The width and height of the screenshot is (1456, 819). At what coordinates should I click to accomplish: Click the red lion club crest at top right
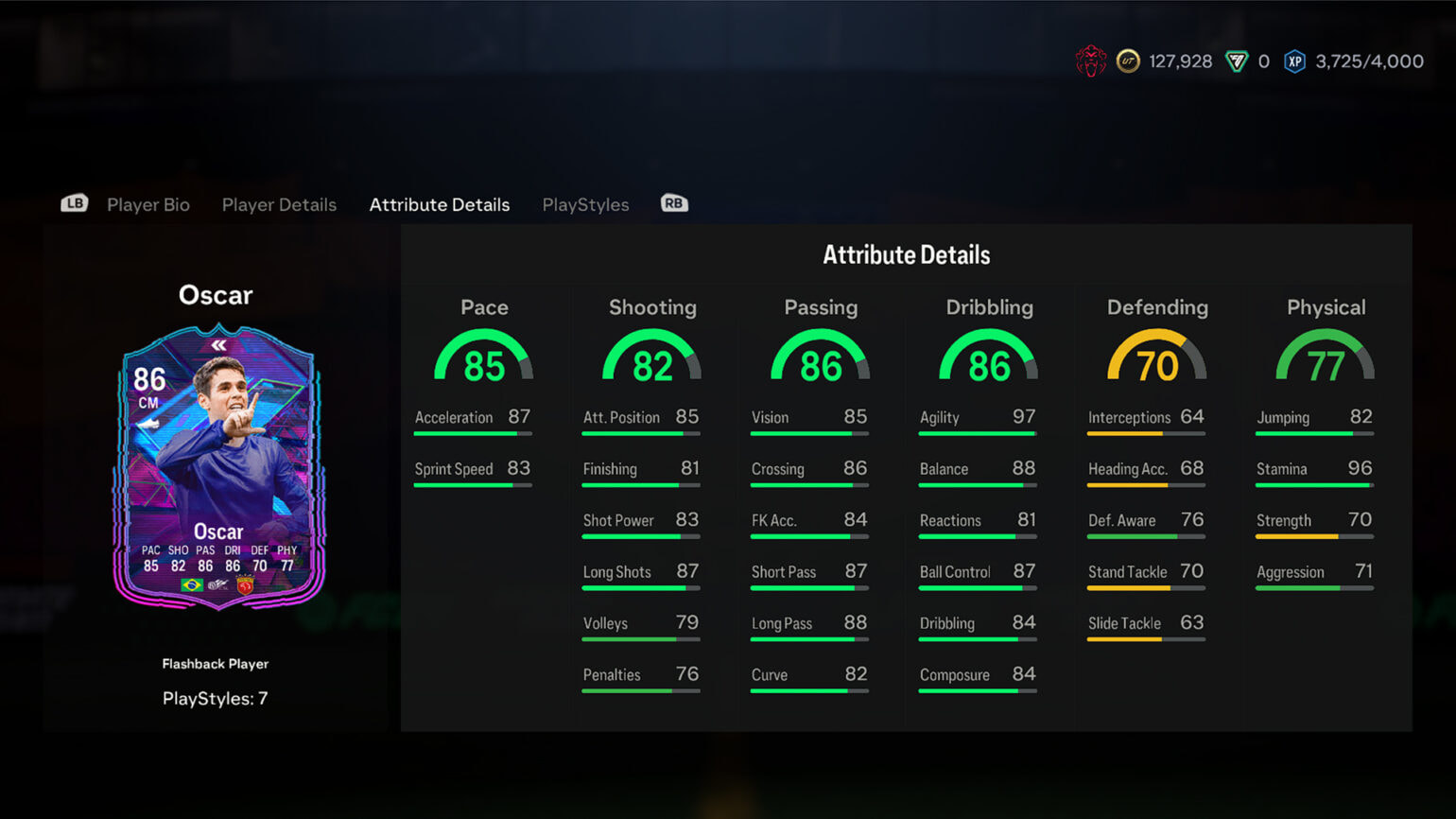click(x=1091, y=61)
